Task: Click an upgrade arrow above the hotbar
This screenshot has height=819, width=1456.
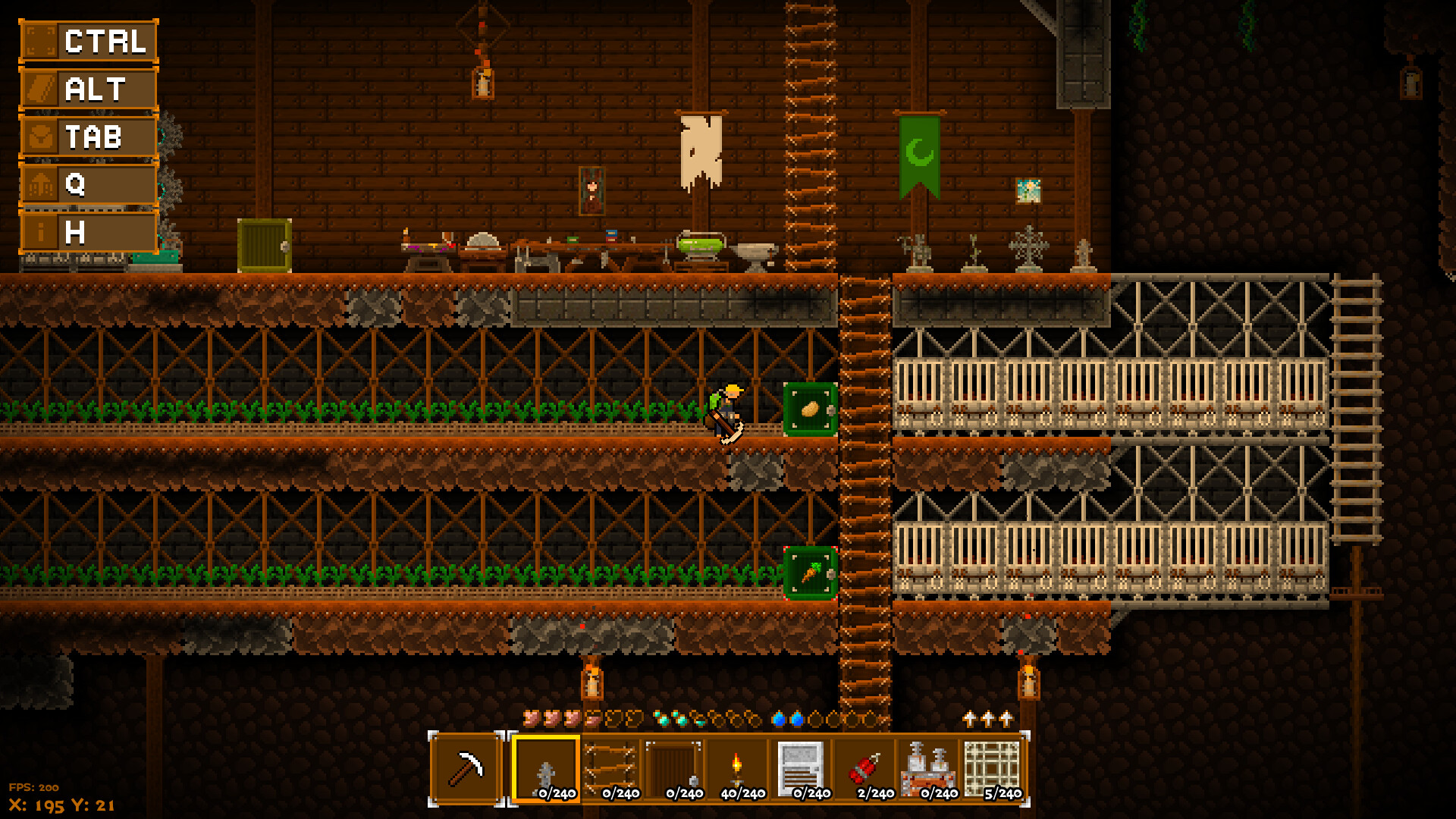Action: tap(987, 717)
